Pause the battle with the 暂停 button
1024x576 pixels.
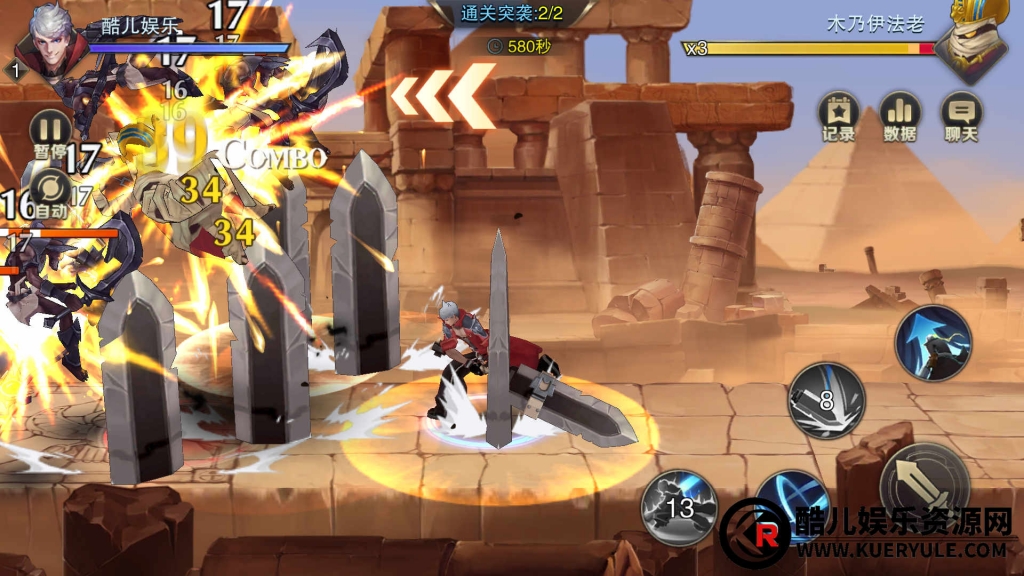[49, 131]
